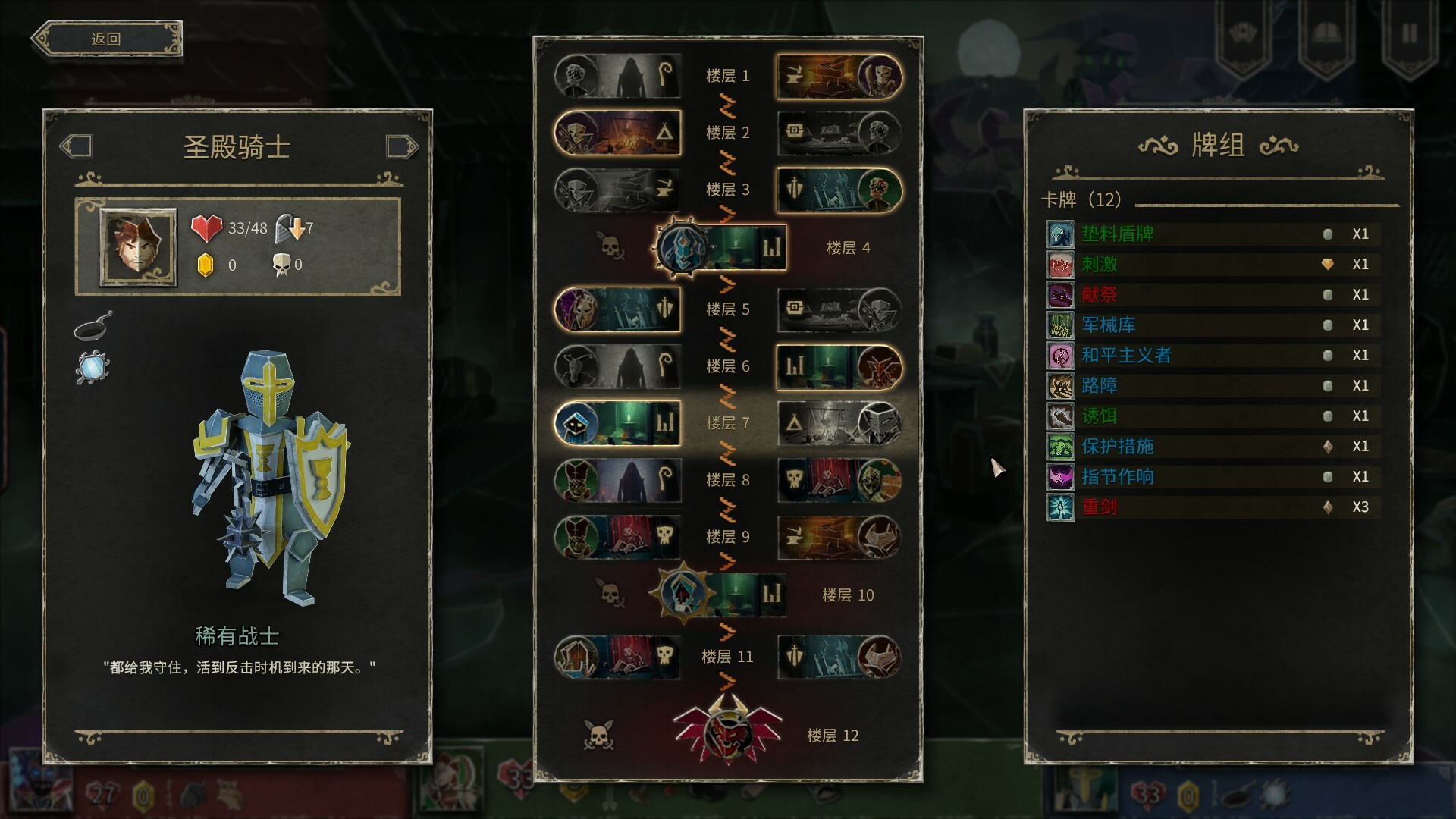Click the left page-flip arrow above 圣殿骑士
The width and height of the screenshot is (1456, 819).
tap(77, 146)
